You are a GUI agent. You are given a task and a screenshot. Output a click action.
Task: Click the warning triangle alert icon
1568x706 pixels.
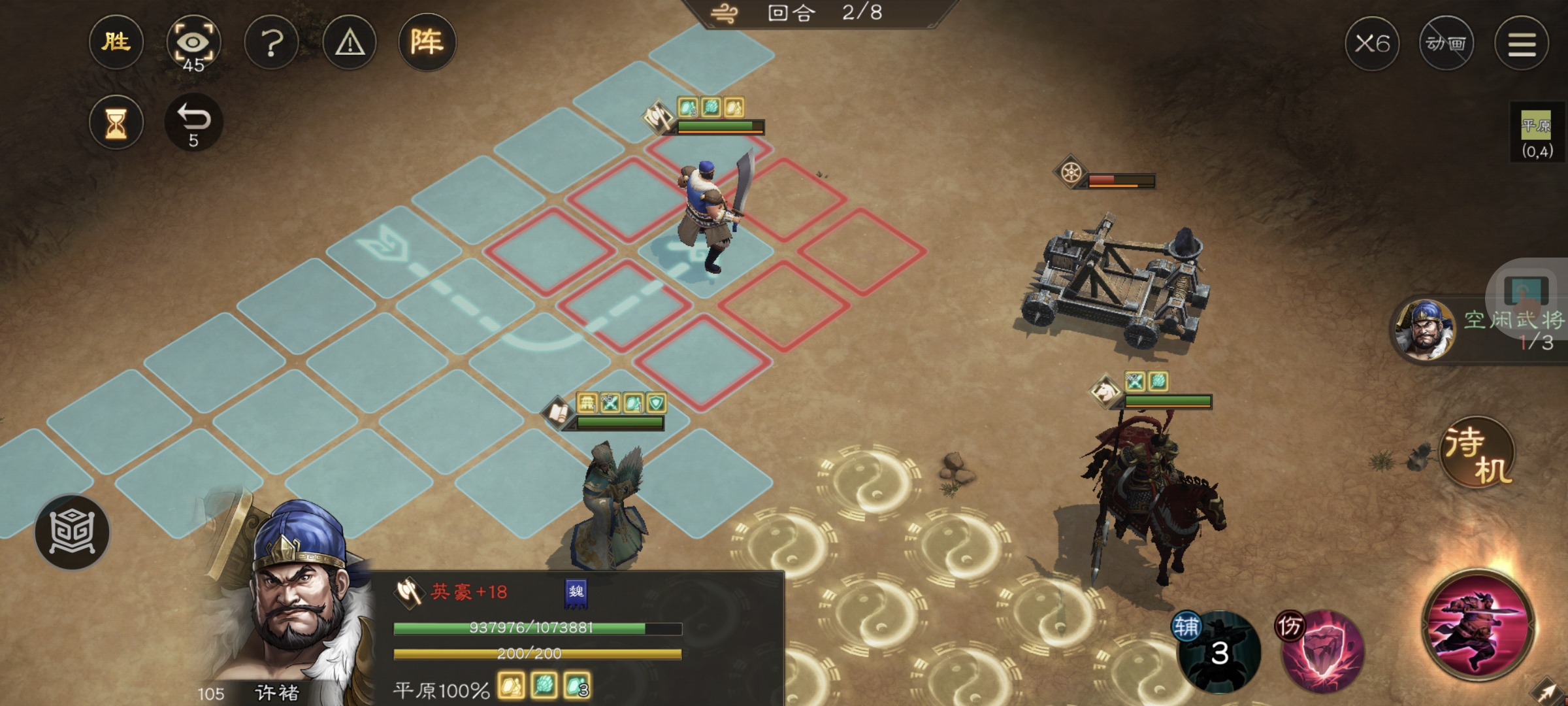351,42
